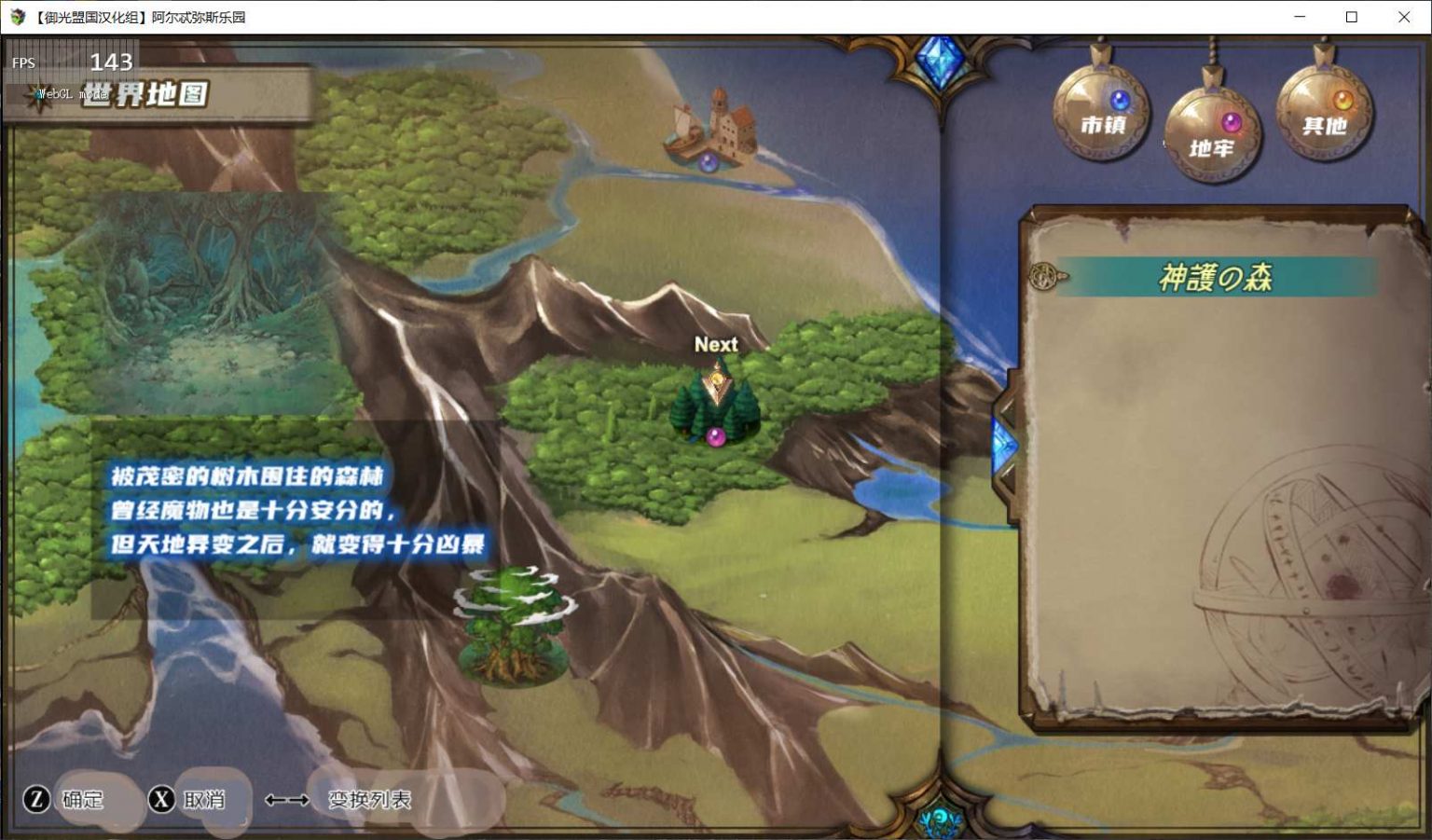Screen dimensions: 1432x840
Task: Select the 其他 other-locations medallion
Action: (x=1324, y=112)
